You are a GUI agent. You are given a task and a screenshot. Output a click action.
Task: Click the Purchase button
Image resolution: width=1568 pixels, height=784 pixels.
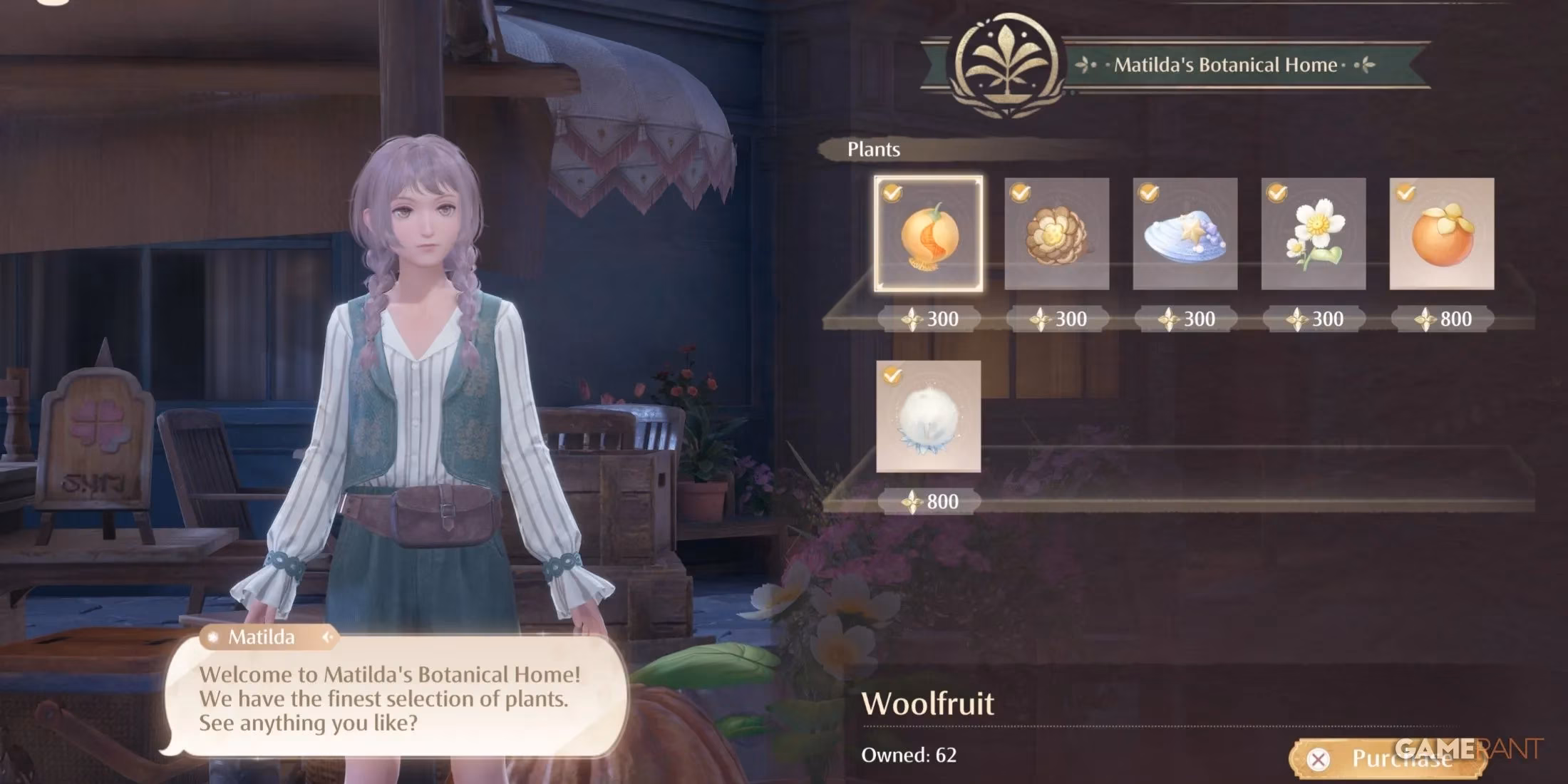click(x=1386, y=759)
